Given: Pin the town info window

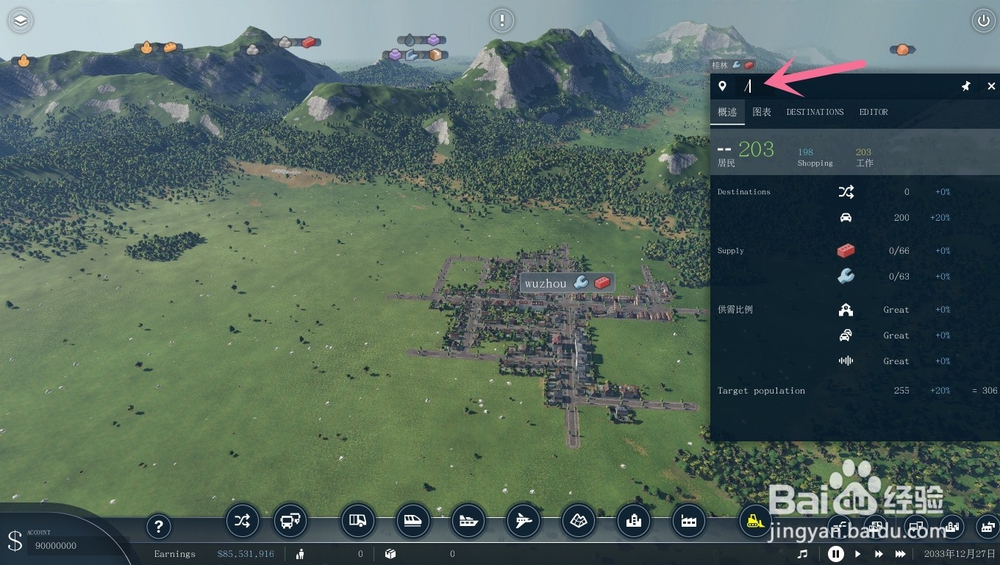Looking at the screenshot, I should coord(966,86).
